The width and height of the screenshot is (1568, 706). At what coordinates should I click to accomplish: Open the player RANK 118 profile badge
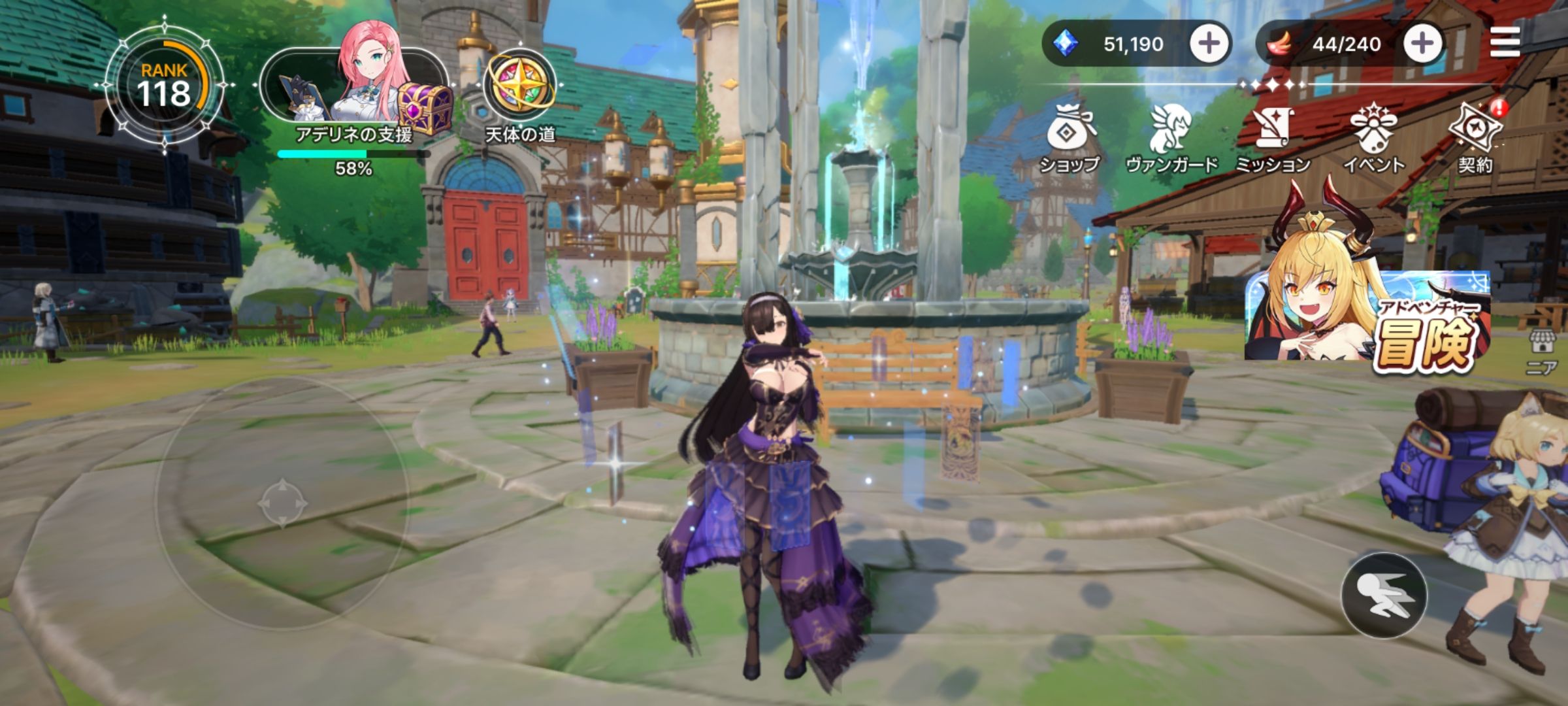(x=164, y=86)
